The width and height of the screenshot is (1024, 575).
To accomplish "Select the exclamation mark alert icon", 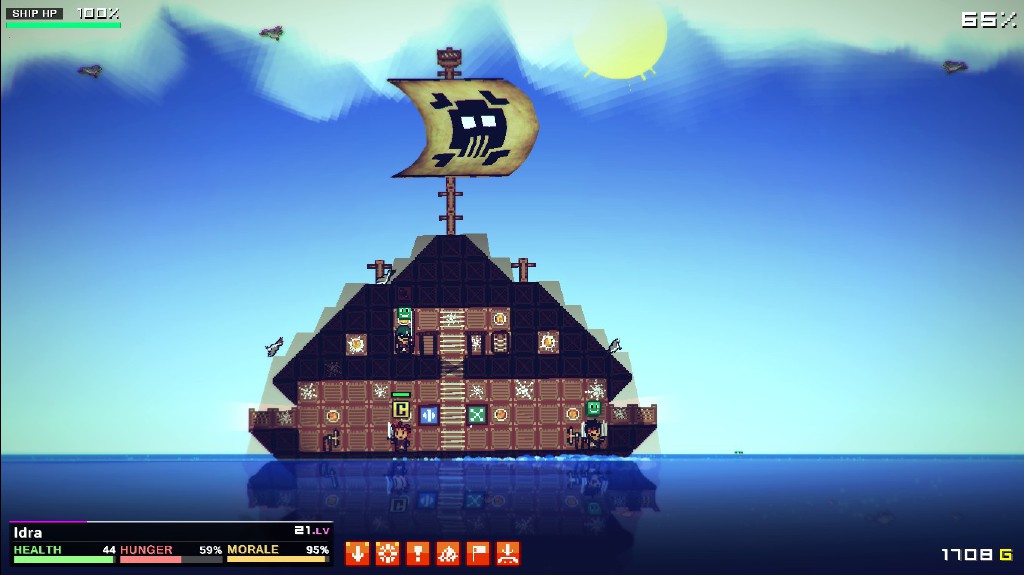I will (x=418, y=553).
